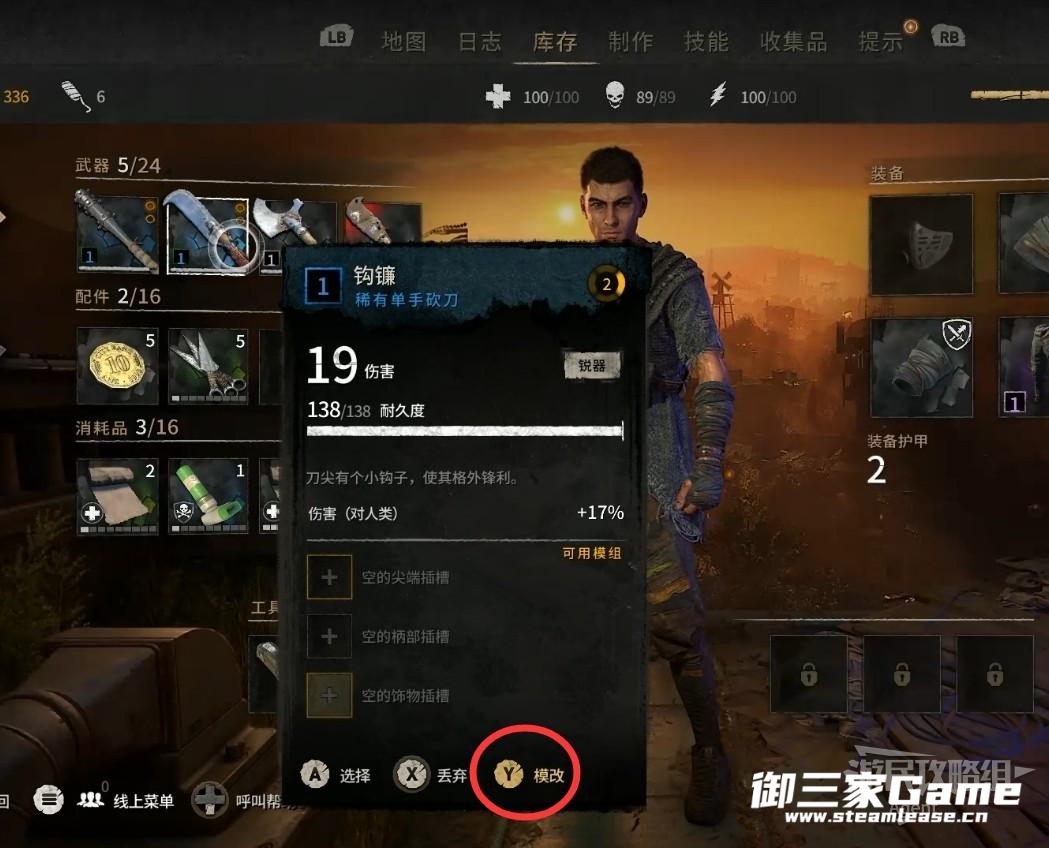Screen dimensions: 1049x848
Task: Select the spiked club weapon slot
Action: (117, 234)
